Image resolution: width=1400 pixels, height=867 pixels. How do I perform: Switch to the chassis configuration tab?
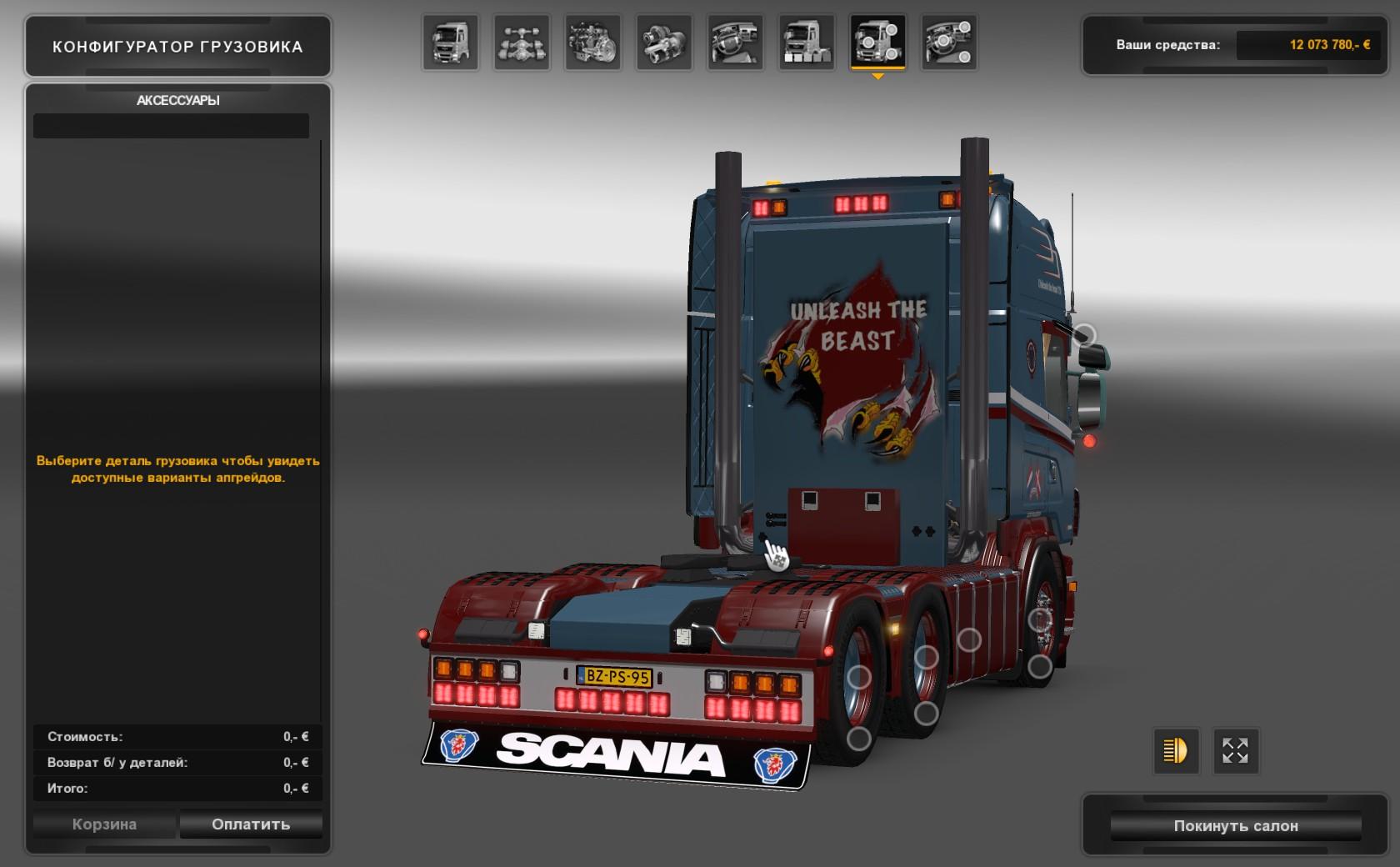click(522, 43)
